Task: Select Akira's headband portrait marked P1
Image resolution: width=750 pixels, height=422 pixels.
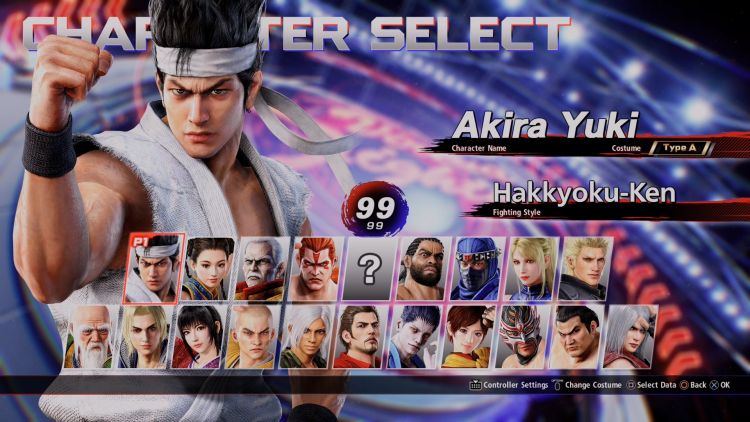Action: [154, 269]
